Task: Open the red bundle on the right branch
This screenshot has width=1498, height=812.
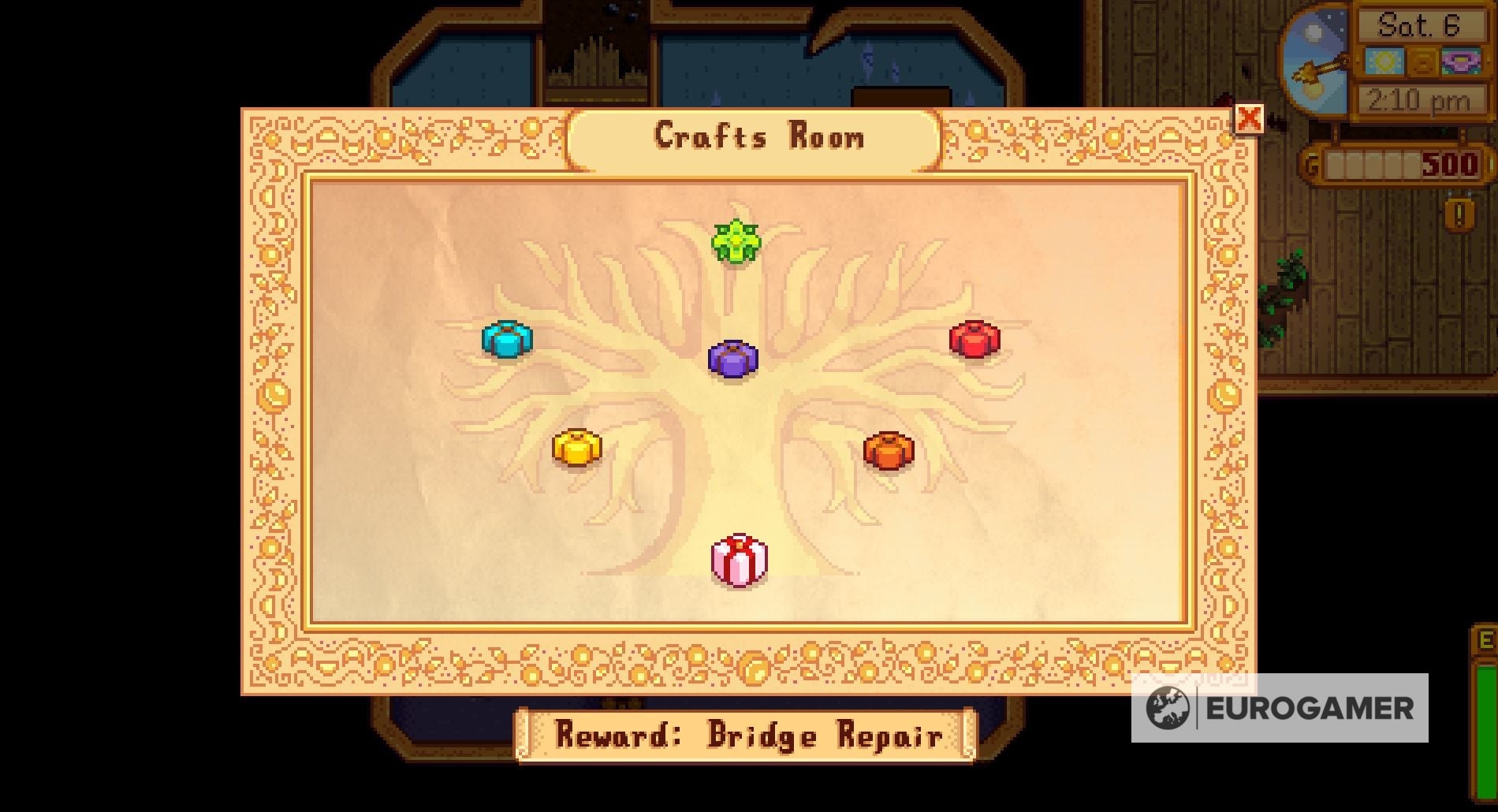Action: 975,339
